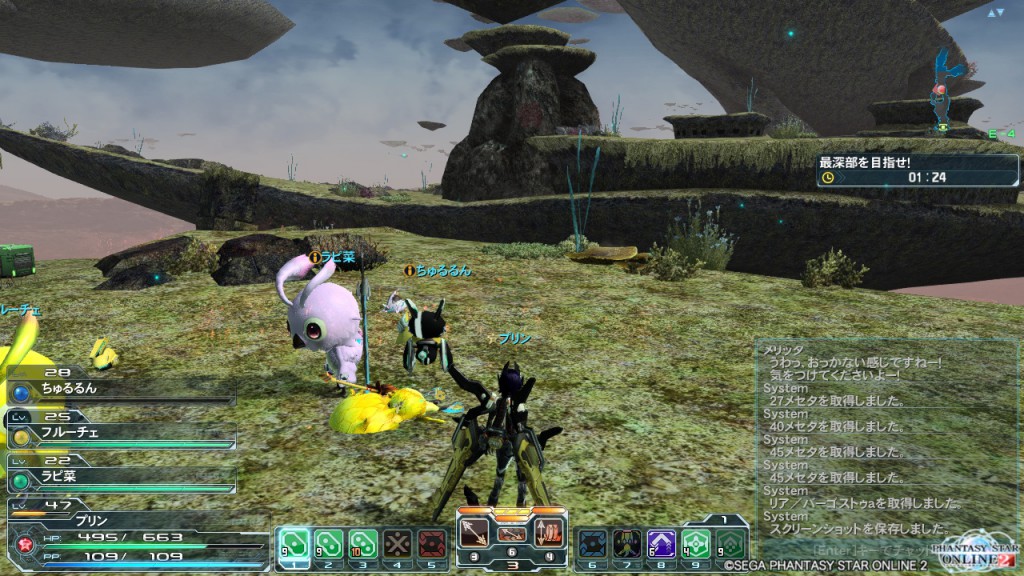
Task: Use the green hexagon item with count 4
Action: click(x=696, y=543)
